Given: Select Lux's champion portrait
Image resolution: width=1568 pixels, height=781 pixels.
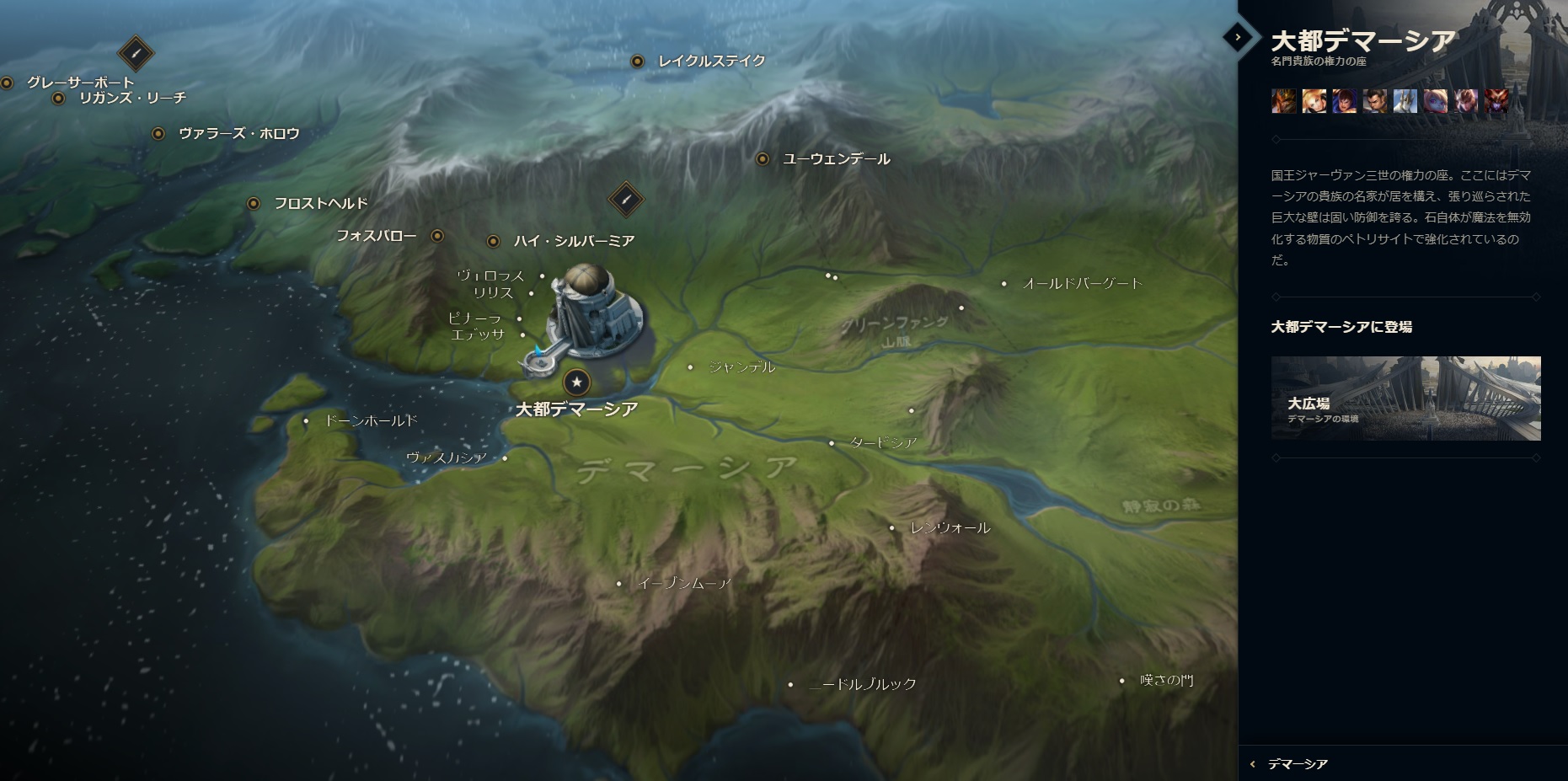Looking at the screenshot, I should click(x=1314, y=101).
